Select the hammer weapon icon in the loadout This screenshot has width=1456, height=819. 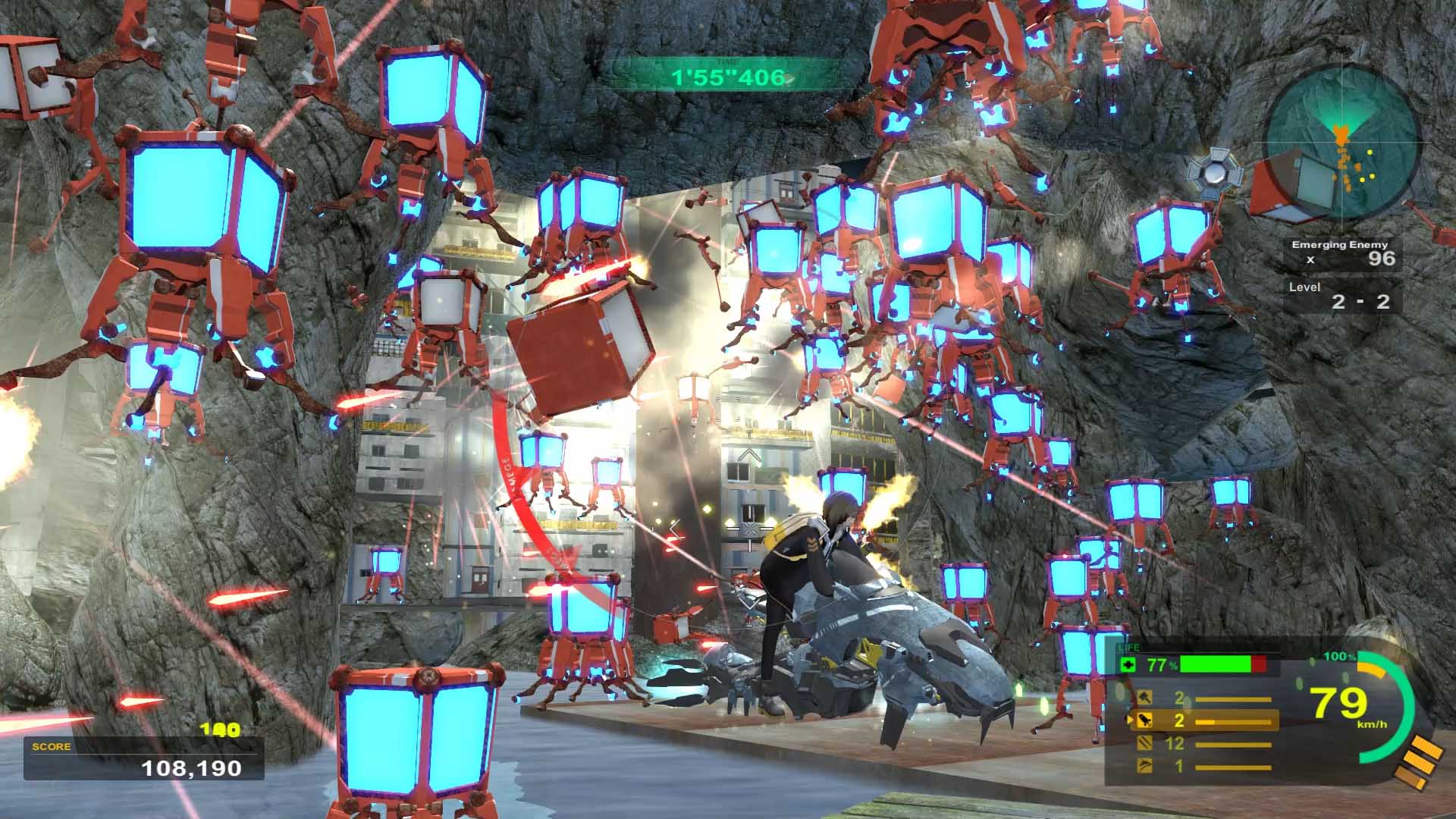1145,698
